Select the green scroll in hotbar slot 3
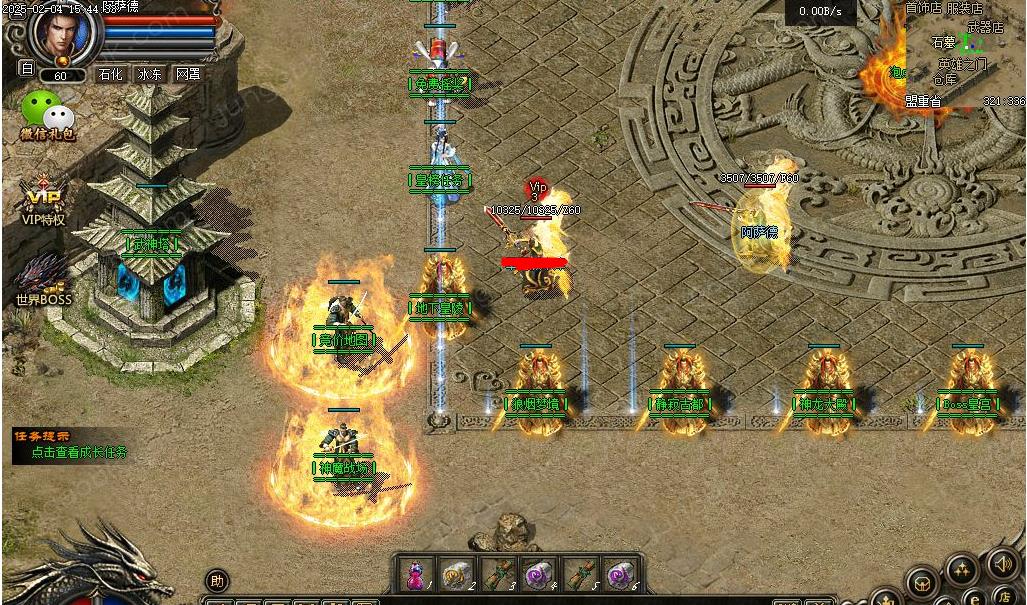 pos(497,574)
